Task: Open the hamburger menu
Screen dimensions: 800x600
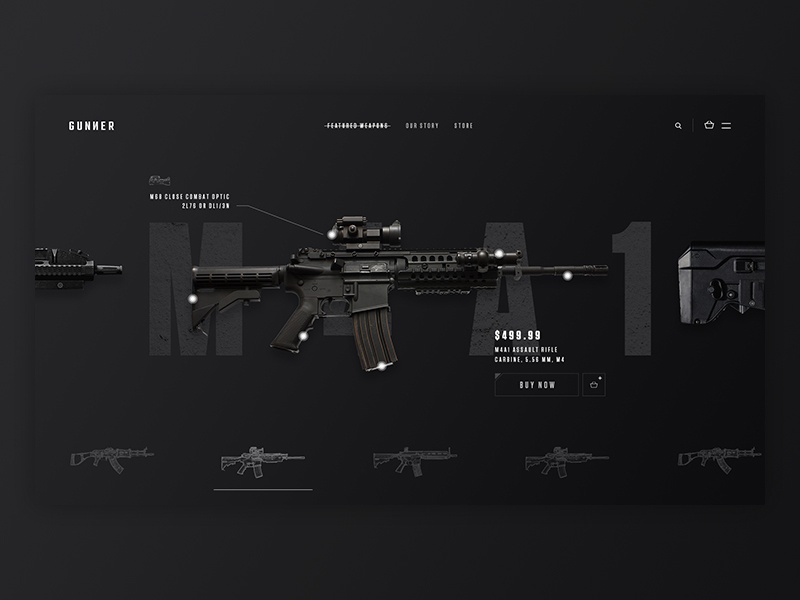Action: point(726,126)
